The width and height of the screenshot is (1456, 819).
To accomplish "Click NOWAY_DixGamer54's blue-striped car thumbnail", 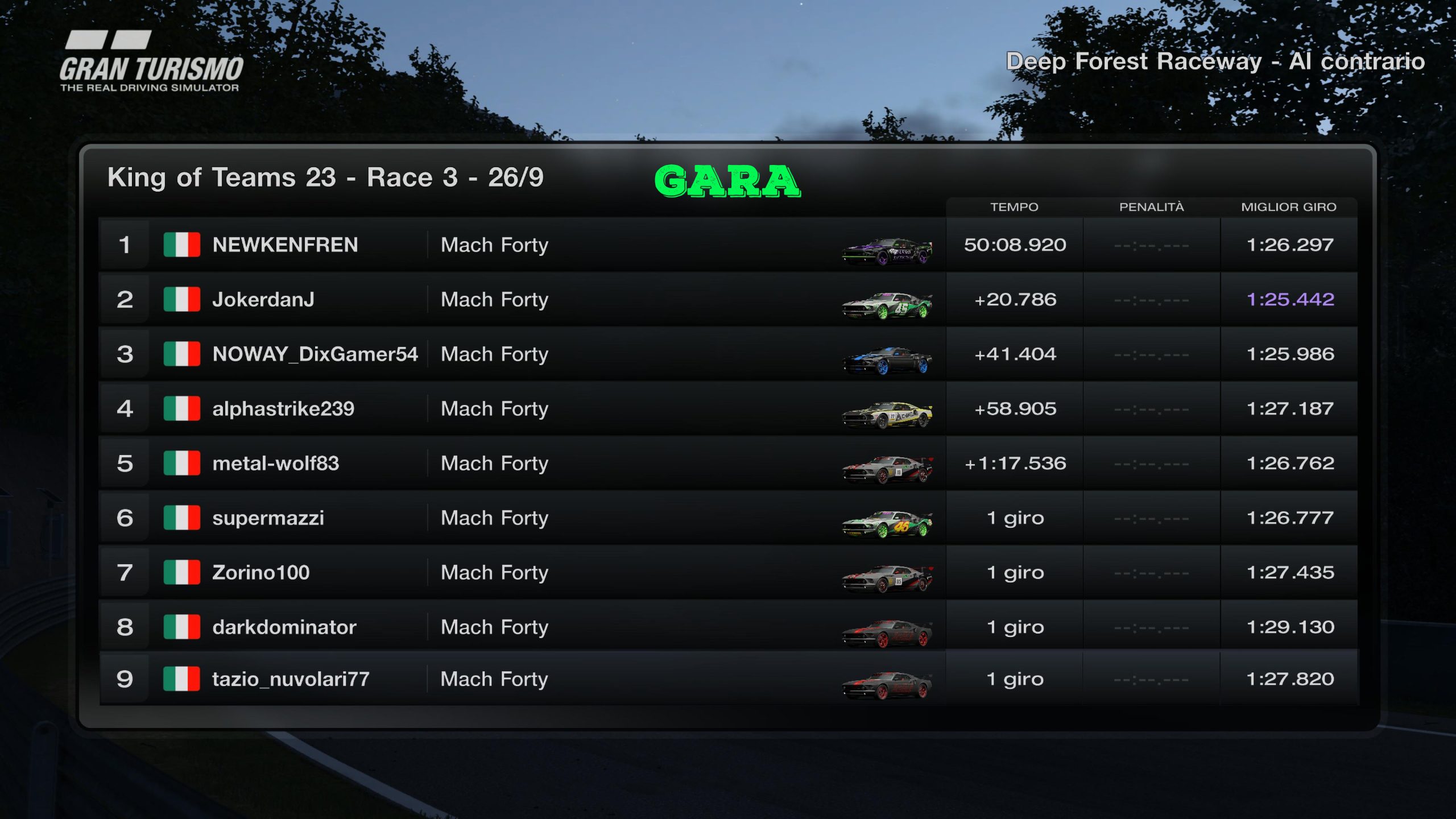I will click(x=887, y=360).
